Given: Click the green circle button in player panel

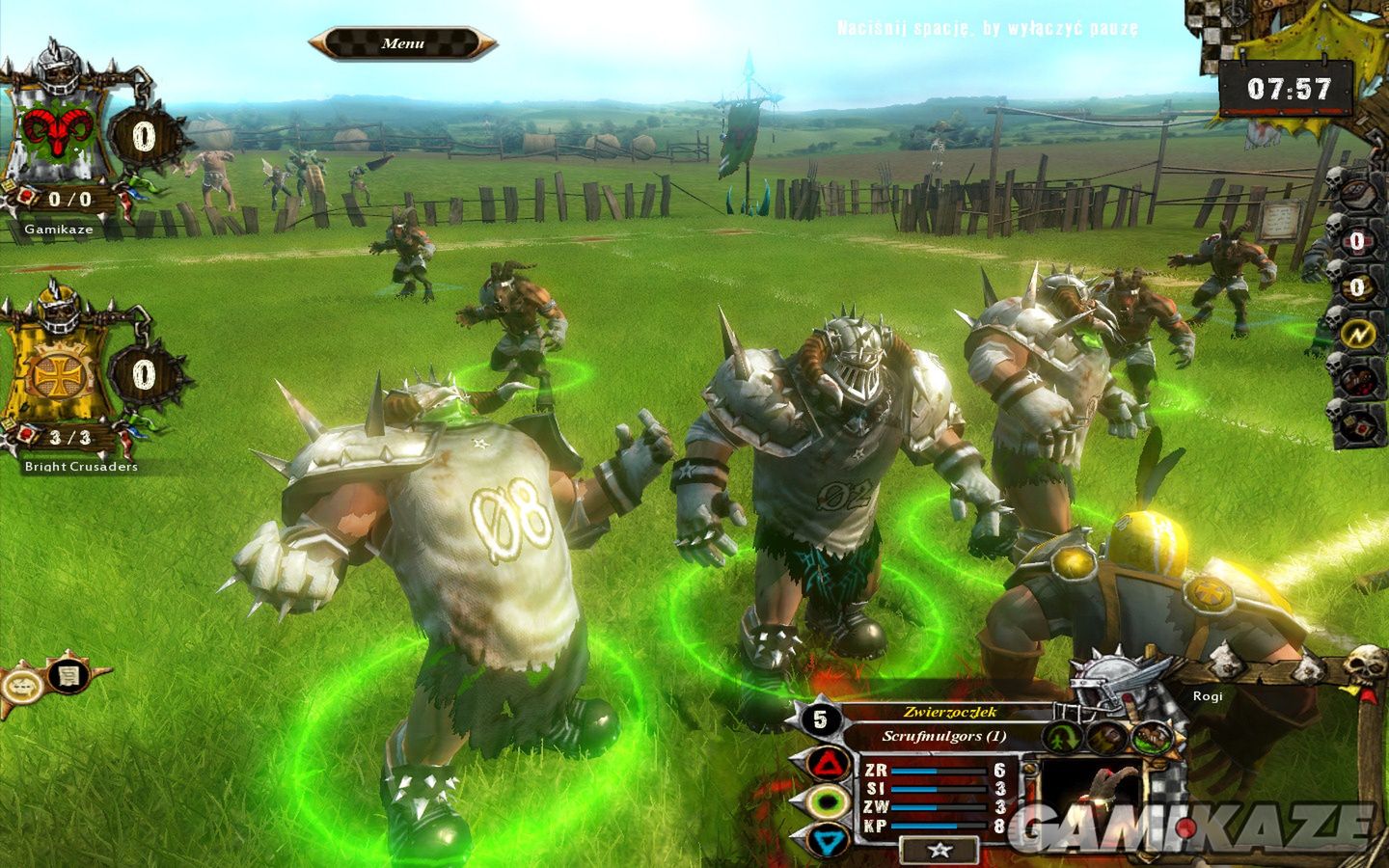Looking at the screenshot, I should tap(828, 802).
